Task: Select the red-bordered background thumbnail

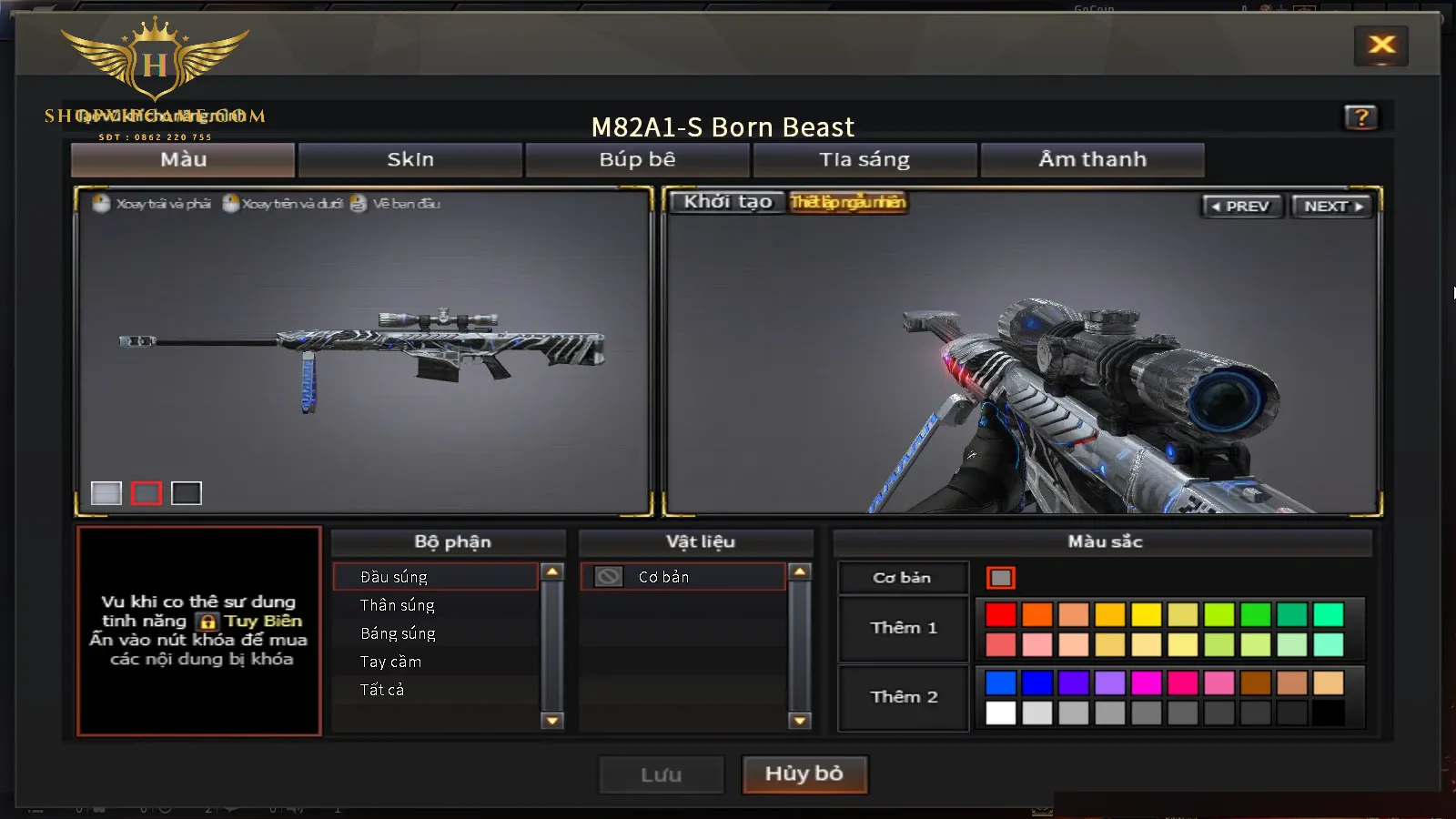Action: [147, 493]
